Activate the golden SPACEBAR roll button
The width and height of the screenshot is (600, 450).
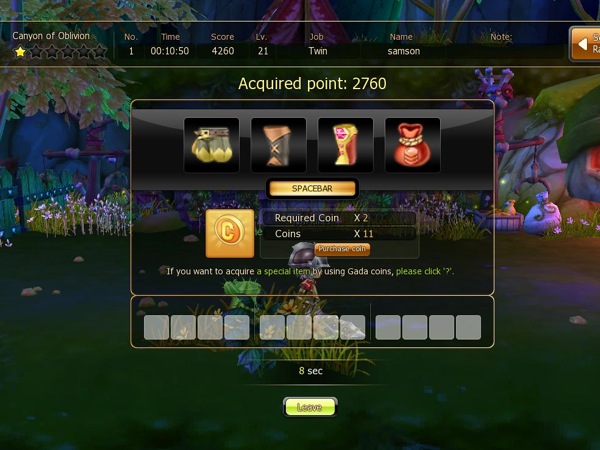(x=311, y=188)
